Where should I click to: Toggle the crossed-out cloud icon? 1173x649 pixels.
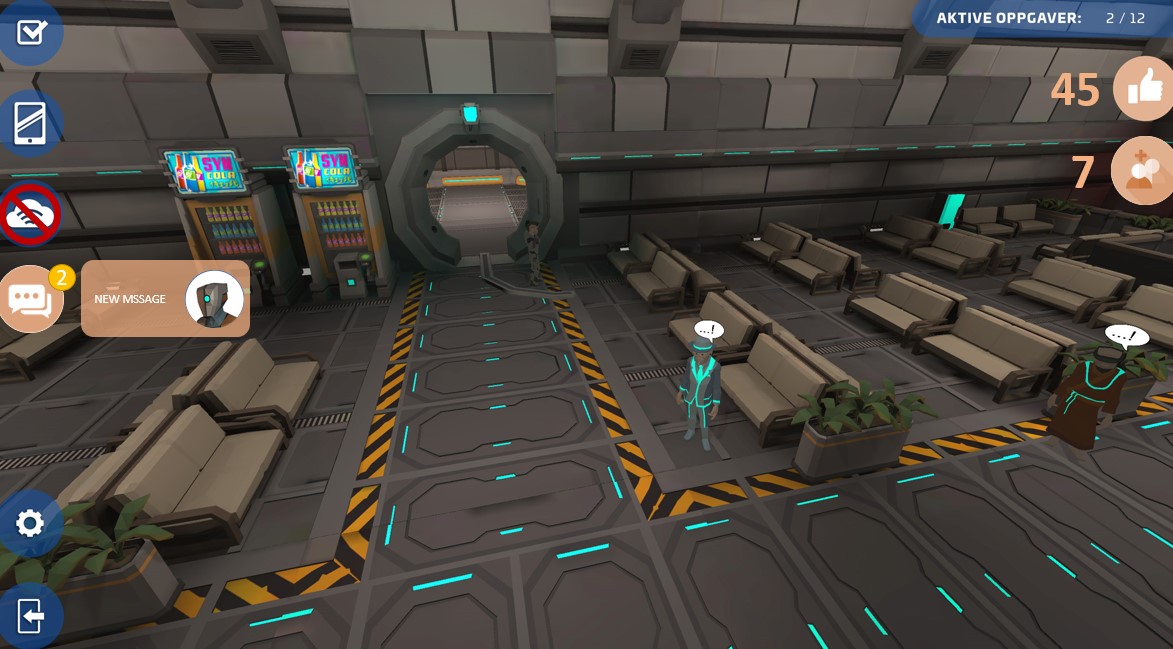[30, 214]
